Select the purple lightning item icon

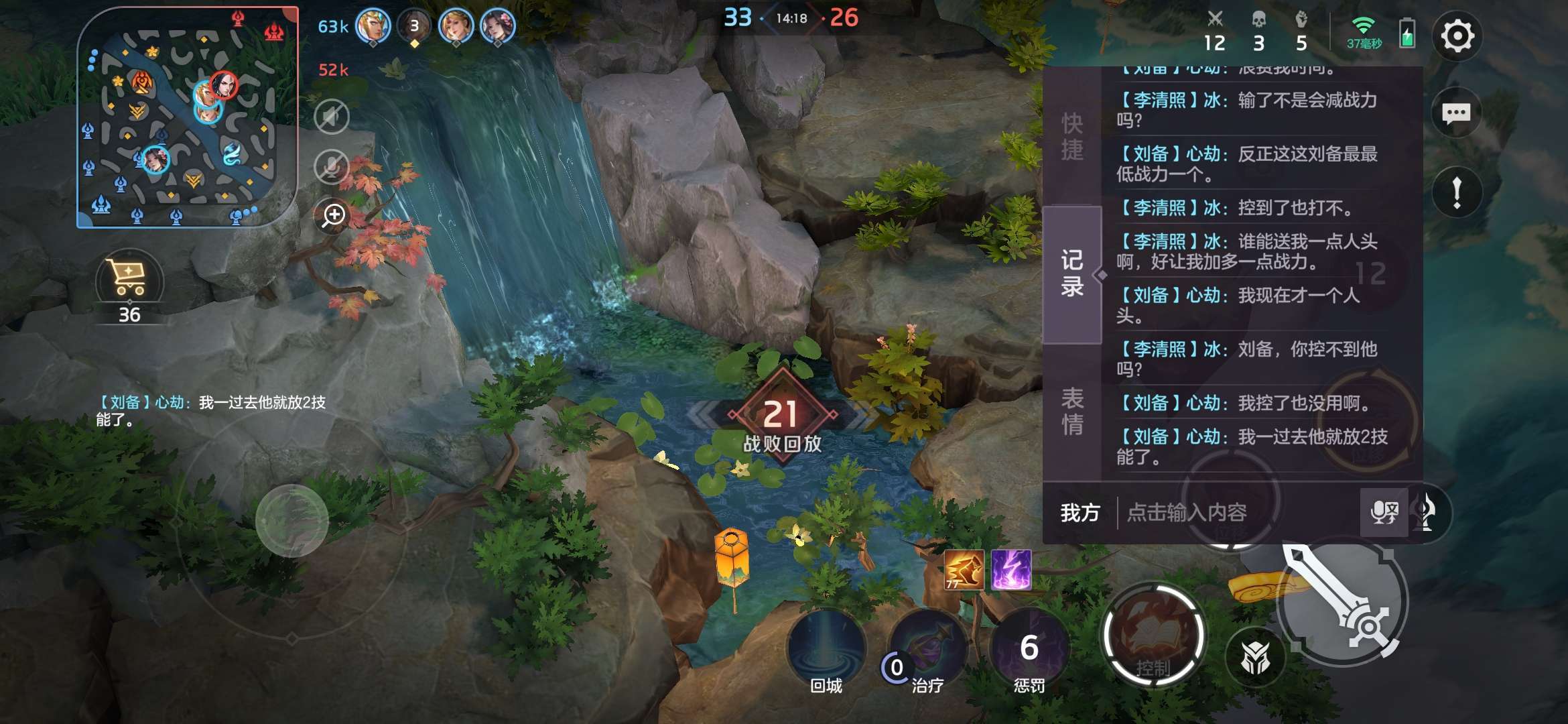pyautogui.click(x=1010, y=570)
